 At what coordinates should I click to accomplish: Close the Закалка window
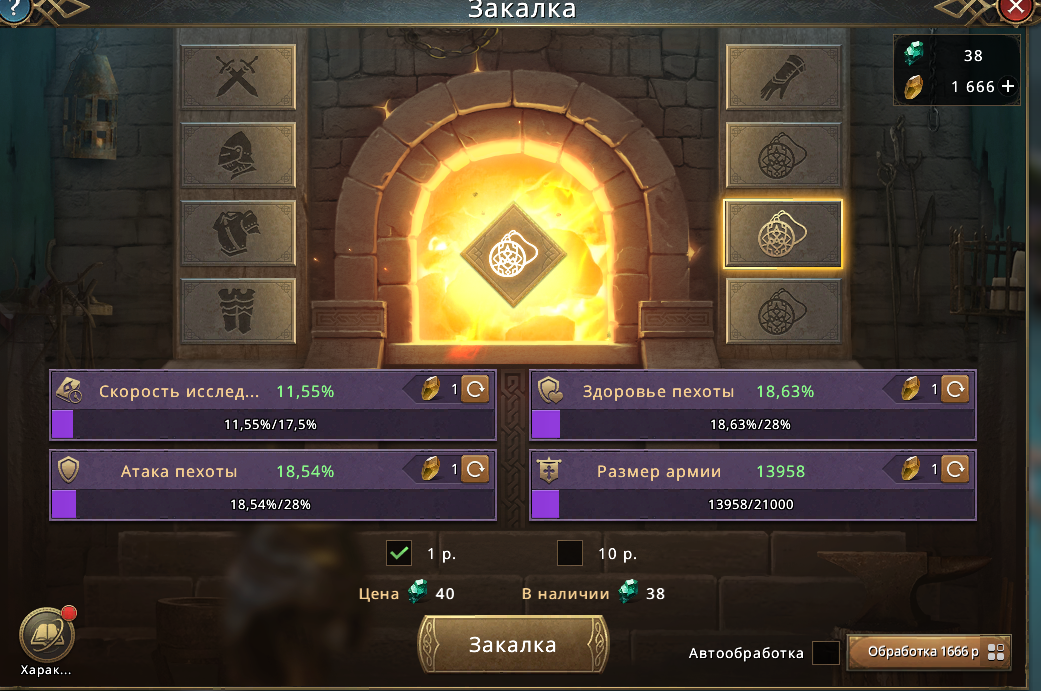click(x=1017, y=8)
